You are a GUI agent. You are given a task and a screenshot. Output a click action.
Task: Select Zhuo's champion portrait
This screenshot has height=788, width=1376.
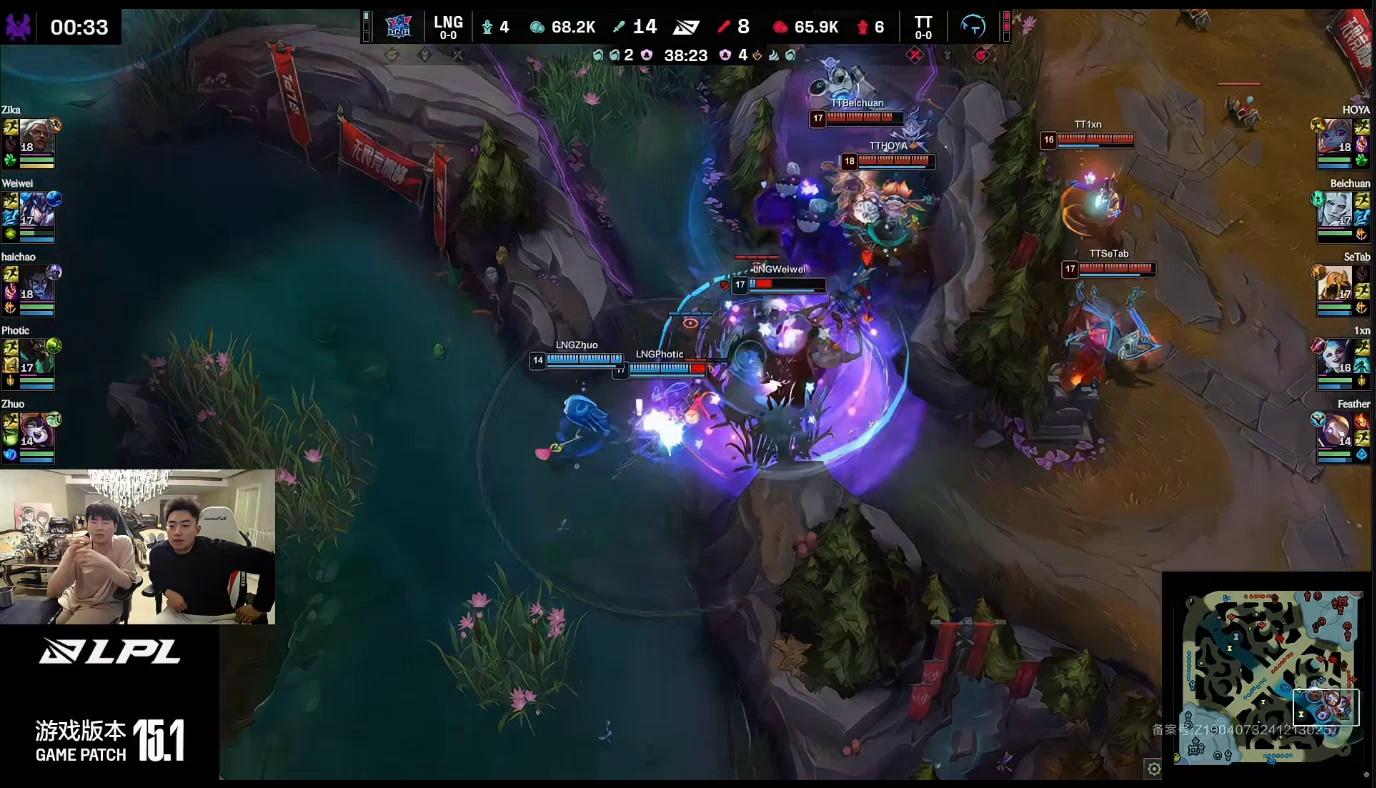[x=36, y=430]
